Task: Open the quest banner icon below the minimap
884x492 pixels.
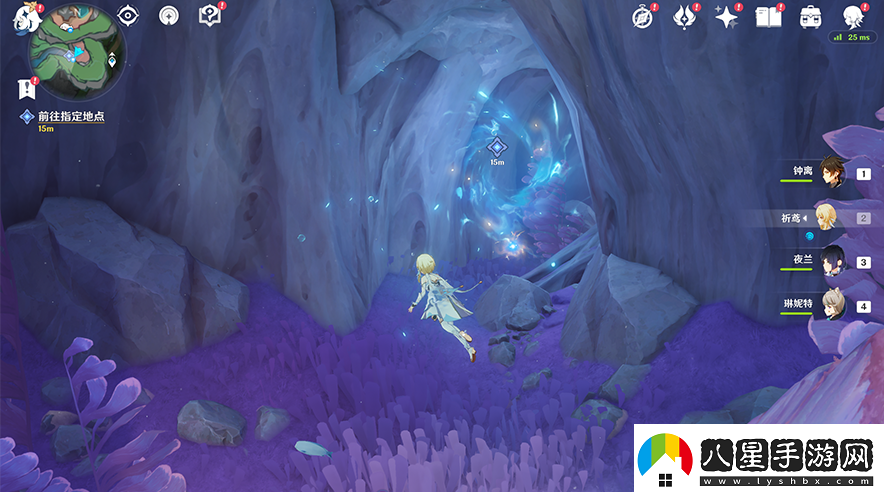Action: pos(27,89)
